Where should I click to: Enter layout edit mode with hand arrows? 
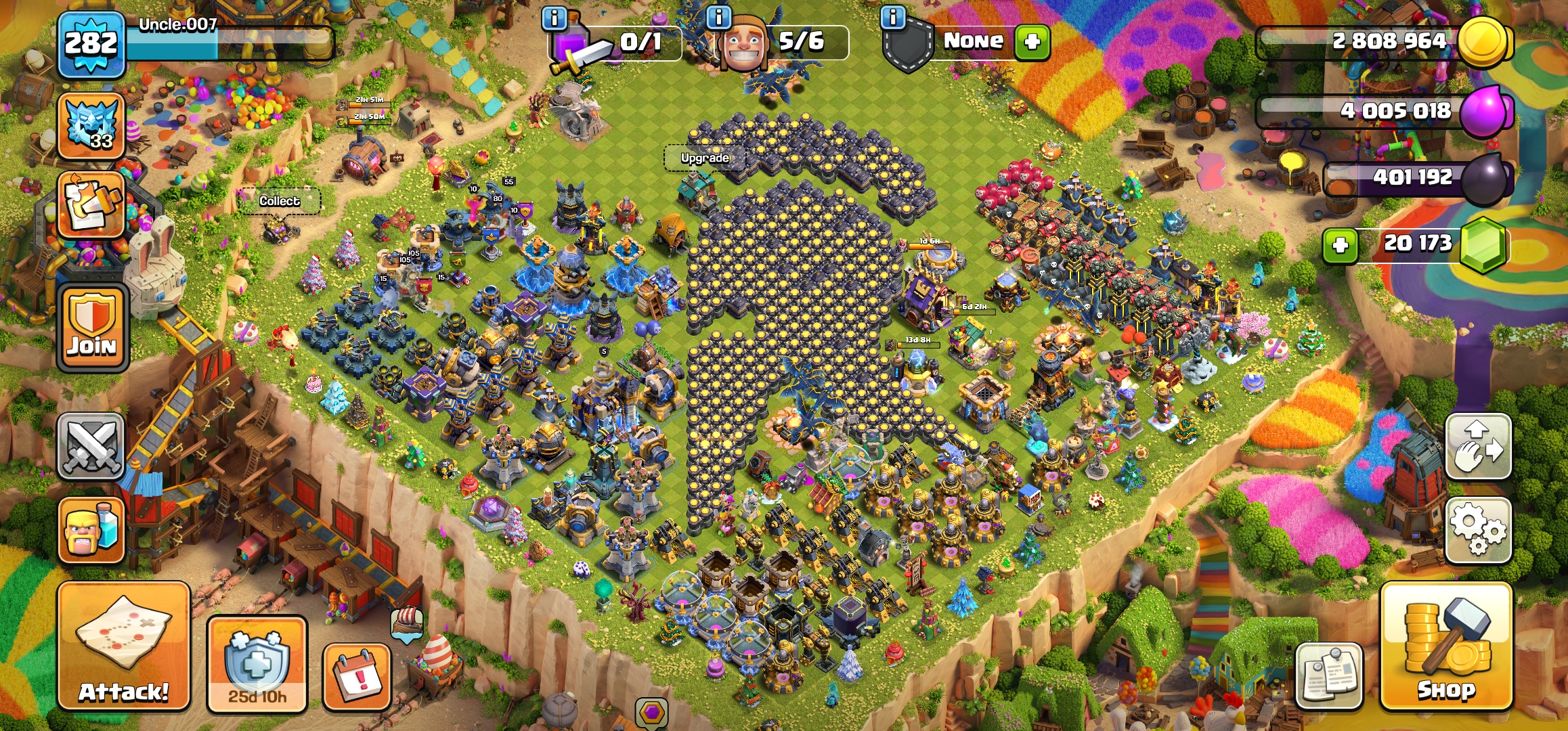coord(1478,447)
